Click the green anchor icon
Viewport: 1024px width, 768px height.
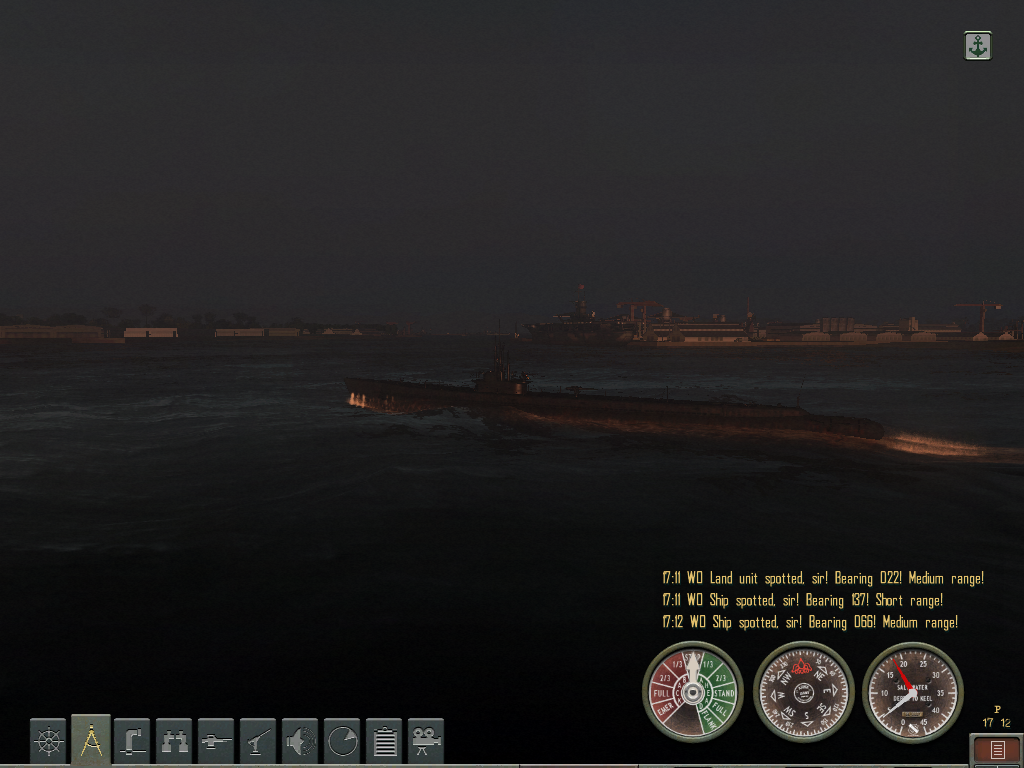[977, 45]
